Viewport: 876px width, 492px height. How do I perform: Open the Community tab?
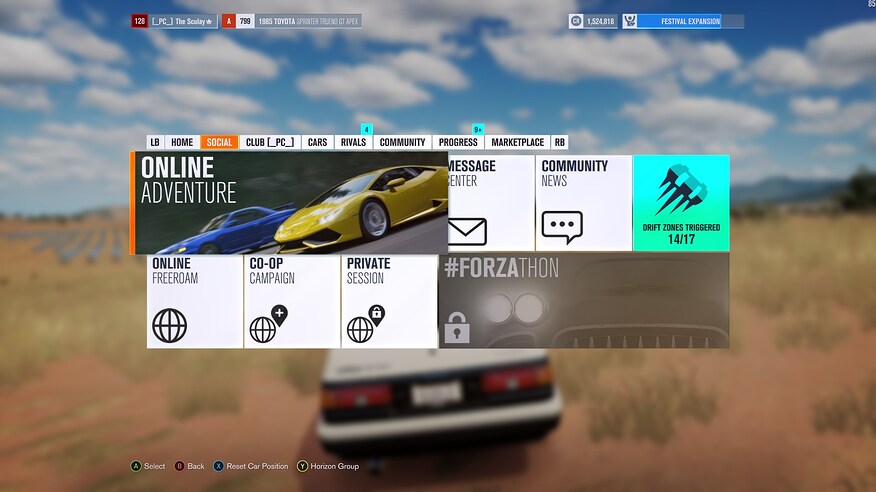tap(402, 142)
